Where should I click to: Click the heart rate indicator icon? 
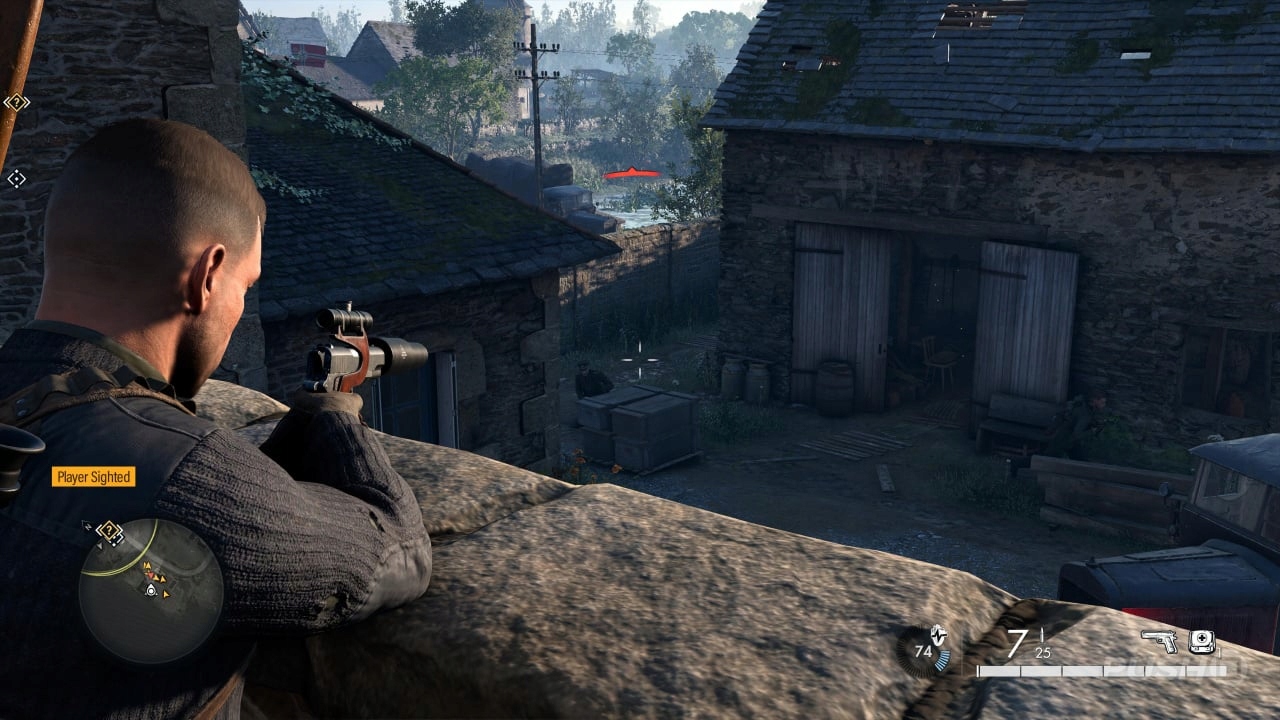(x=923, y=649)
